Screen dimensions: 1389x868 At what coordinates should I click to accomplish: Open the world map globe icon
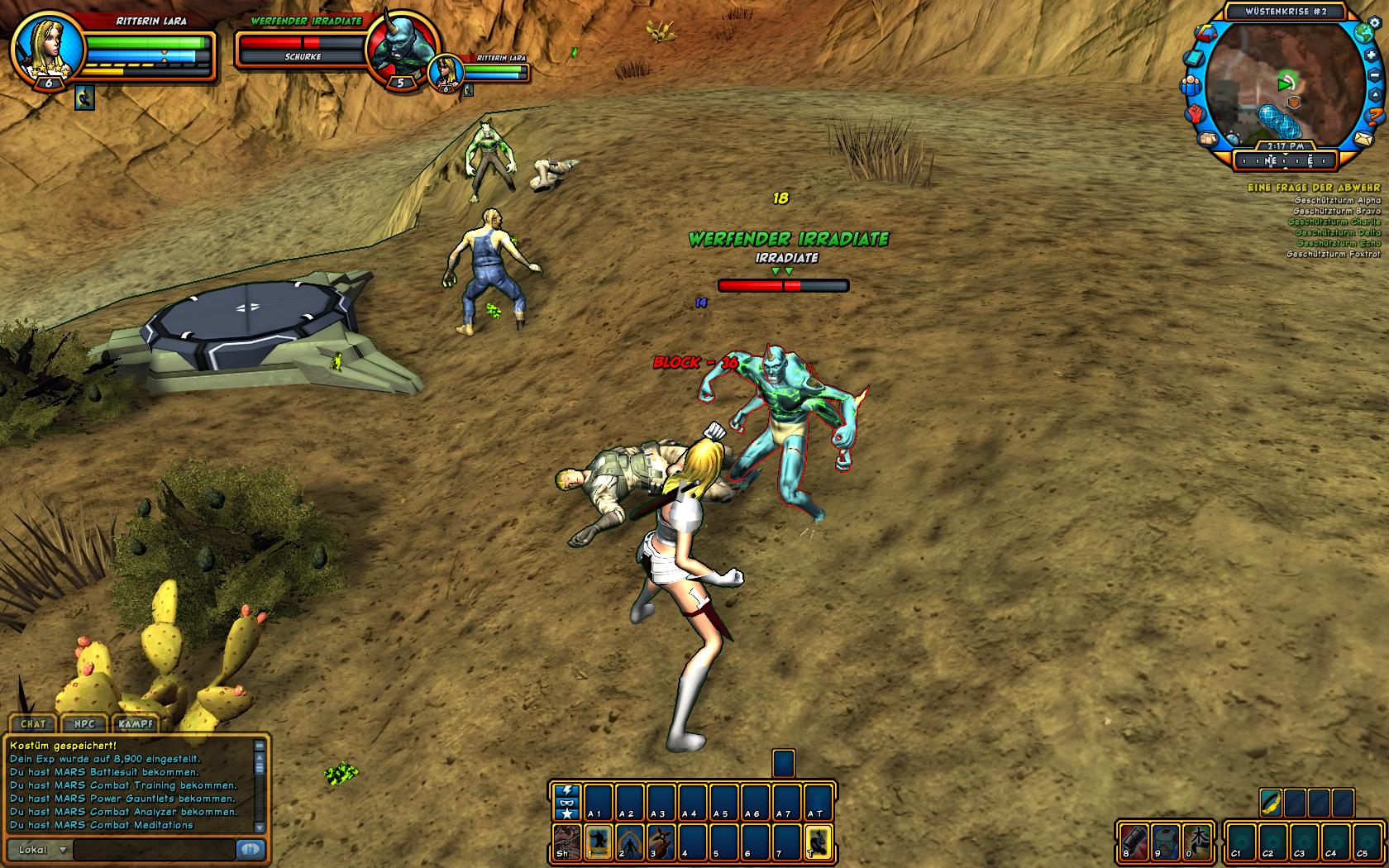[x=1363, y=33]
